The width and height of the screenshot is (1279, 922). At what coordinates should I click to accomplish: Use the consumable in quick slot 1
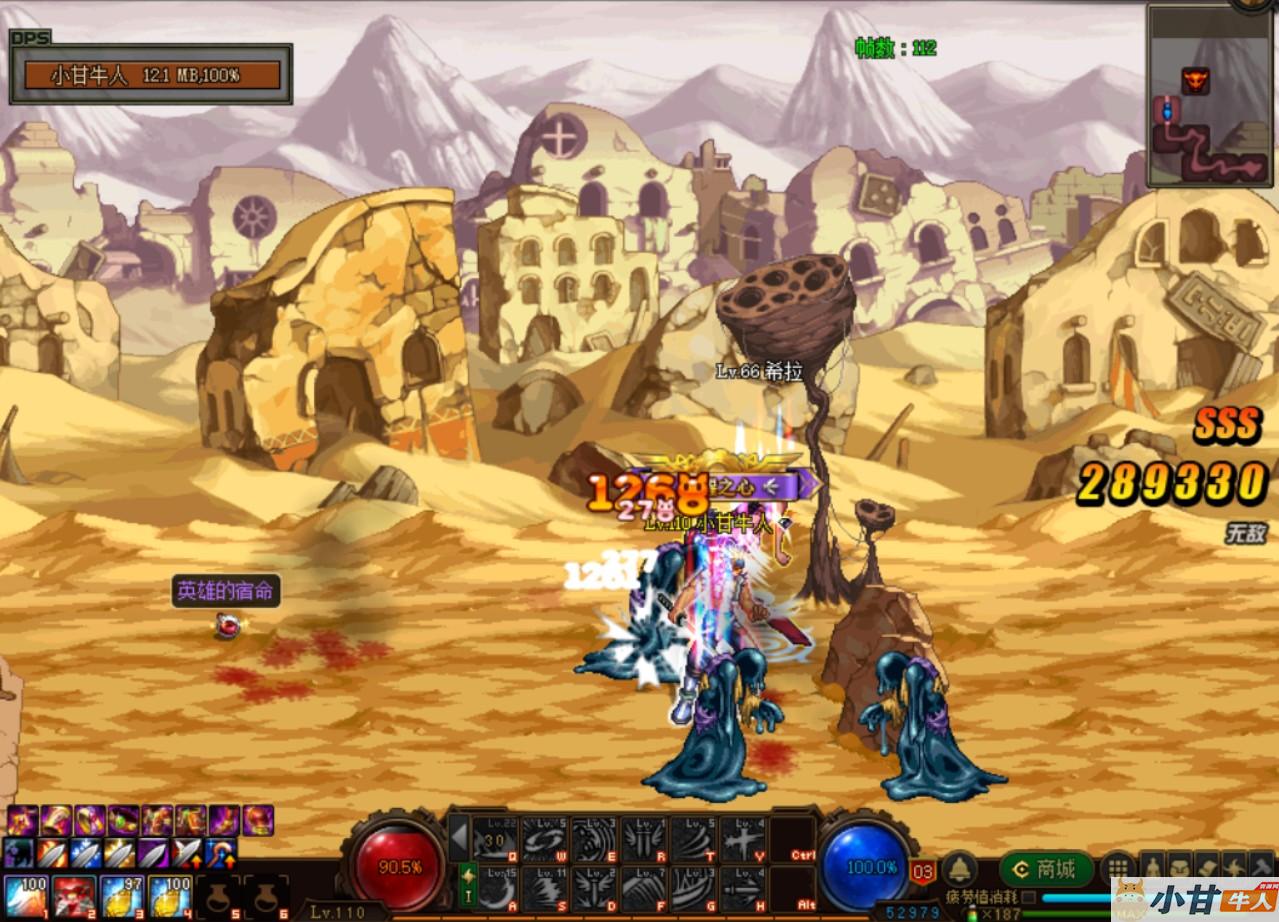coord(26,896)
